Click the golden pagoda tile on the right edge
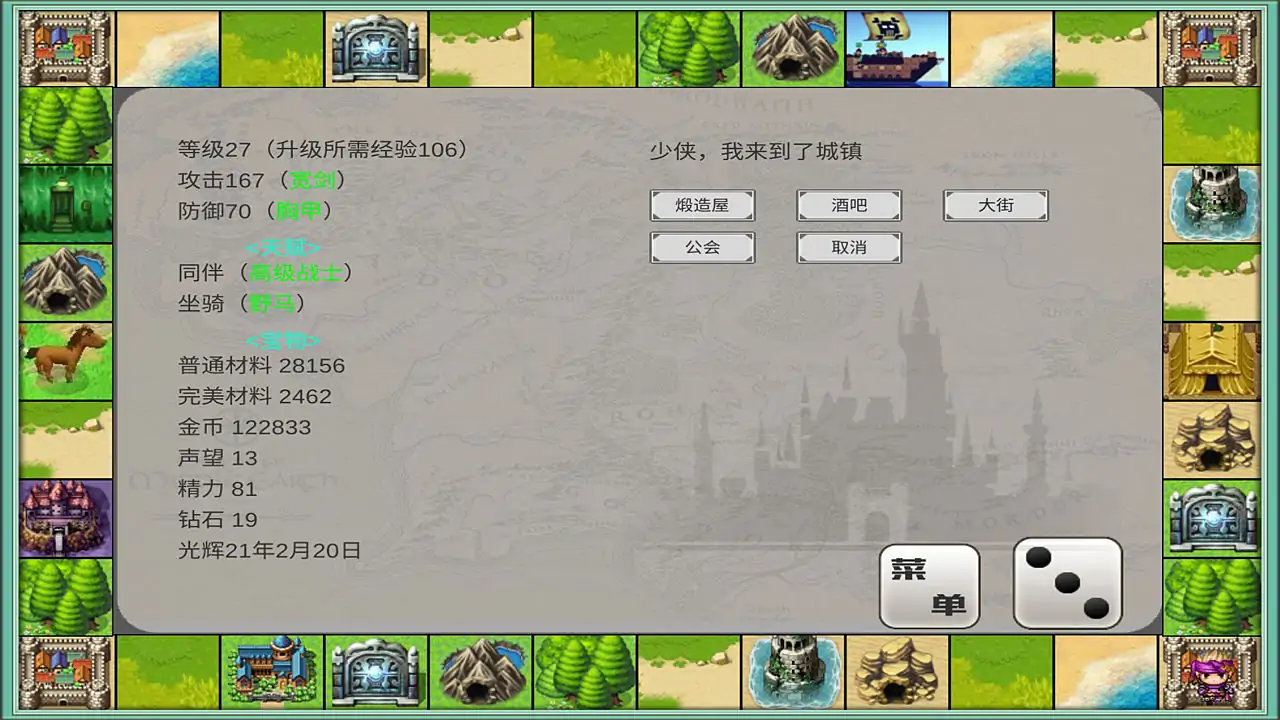Image resolution: width=1280 pixels, height=720 pixels. click(x=1212, y=360)
